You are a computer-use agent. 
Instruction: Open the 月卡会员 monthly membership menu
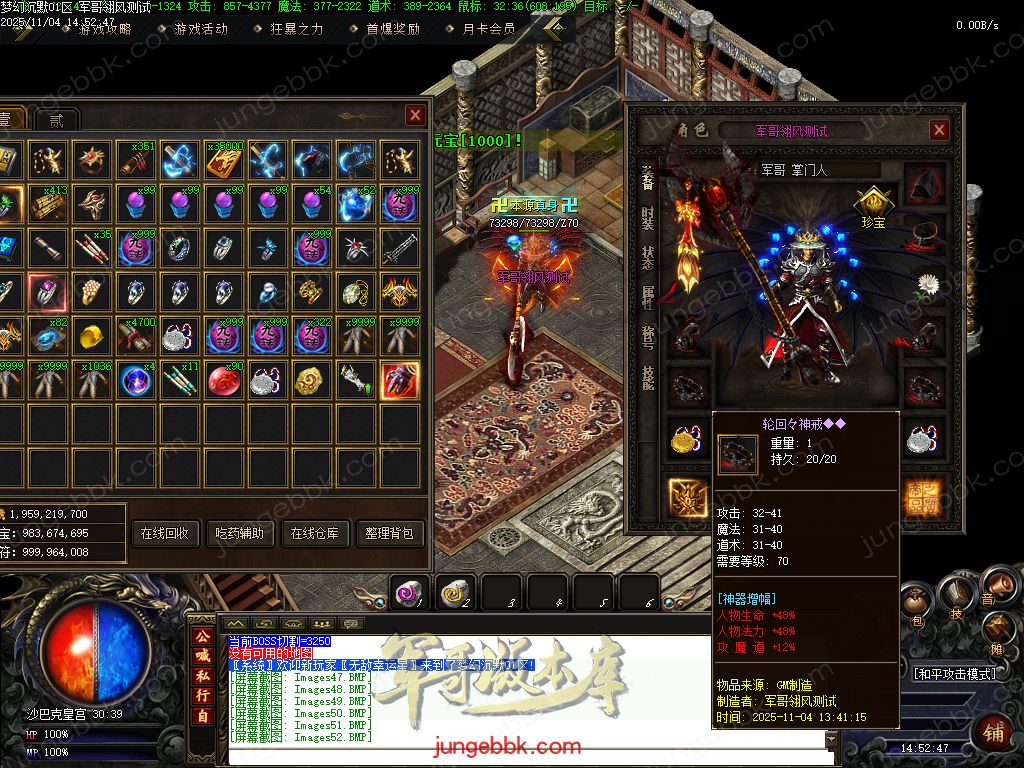[488, 29]
